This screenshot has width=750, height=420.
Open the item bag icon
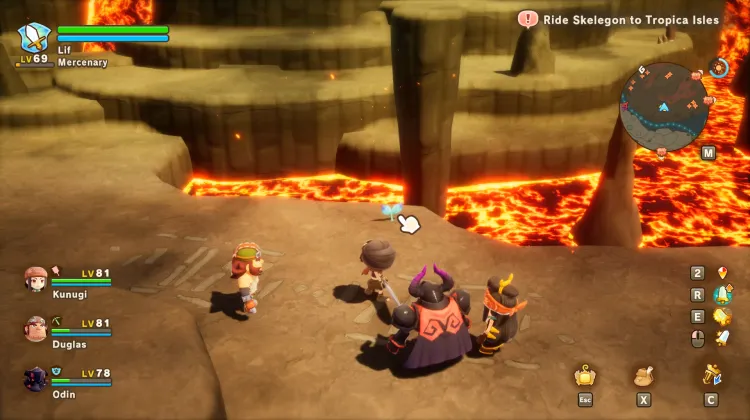(x=645, y=377)
